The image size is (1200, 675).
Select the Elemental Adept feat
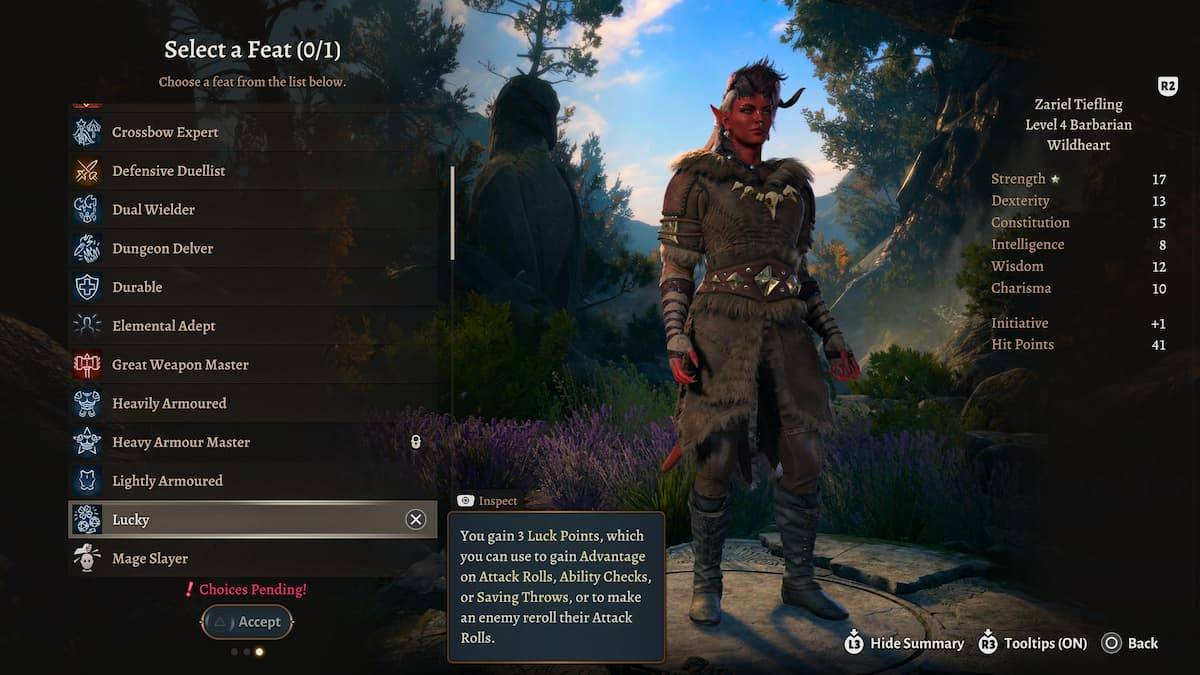(163, 326)
